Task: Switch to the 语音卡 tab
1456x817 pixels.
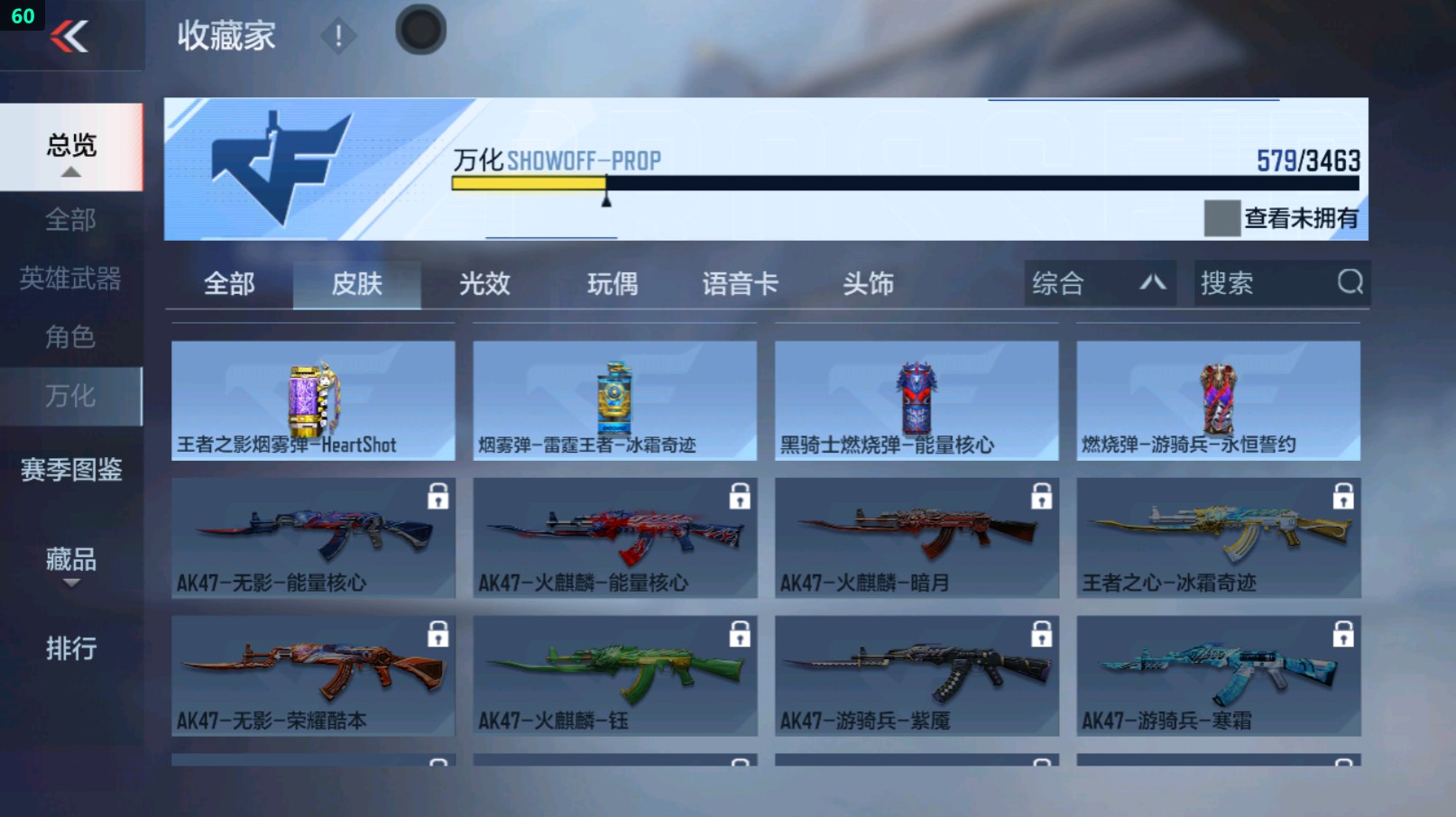Action: 740,283
